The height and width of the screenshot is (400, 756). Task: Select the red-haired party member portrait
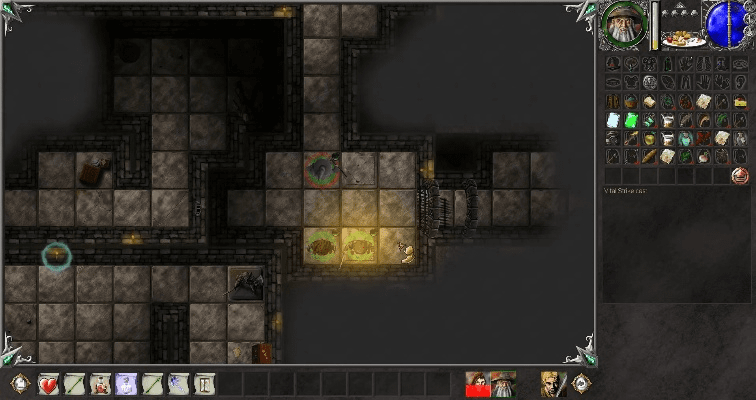[478, 383]
